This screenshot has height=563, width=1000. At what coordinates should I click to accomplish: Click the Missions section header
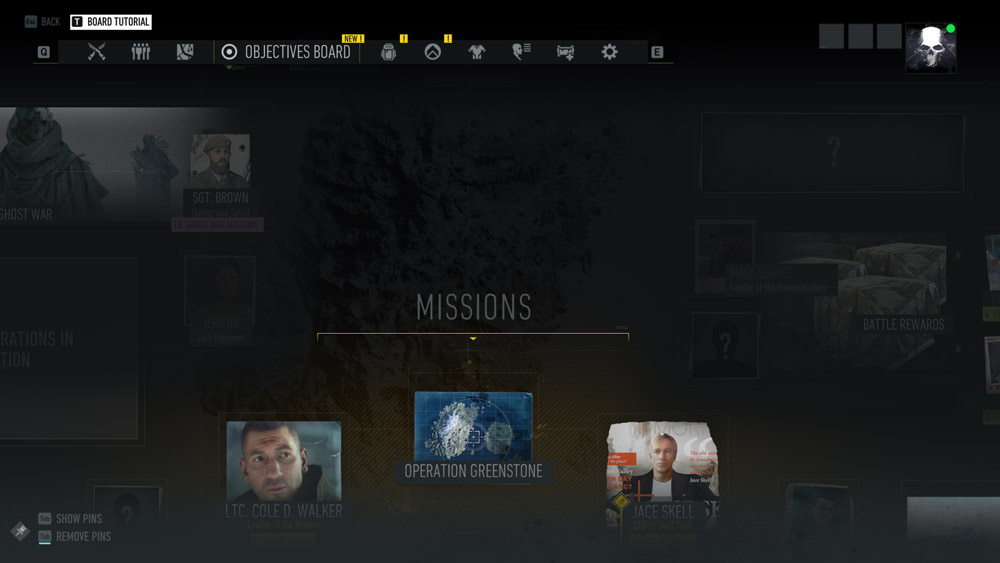[x=473, y=308]
